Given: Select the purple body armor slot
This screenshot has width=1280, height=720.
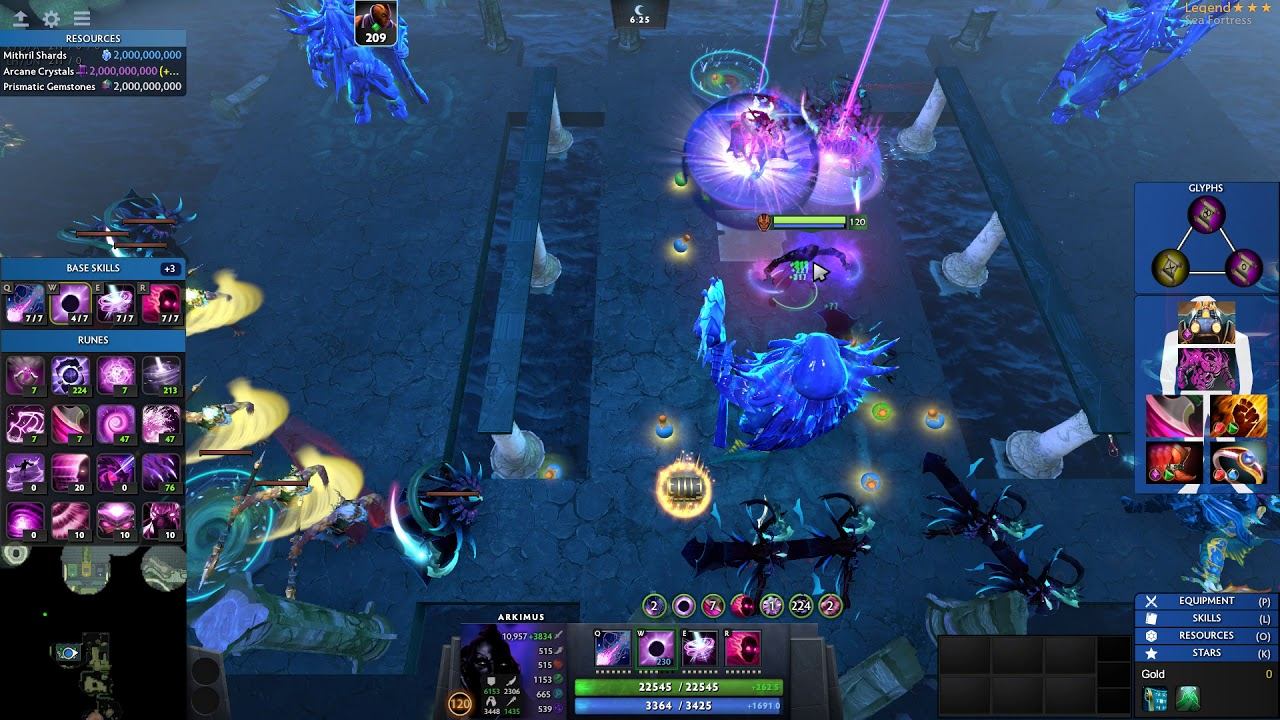Looking at the screenshot, I should click(x=1206, y=367).
